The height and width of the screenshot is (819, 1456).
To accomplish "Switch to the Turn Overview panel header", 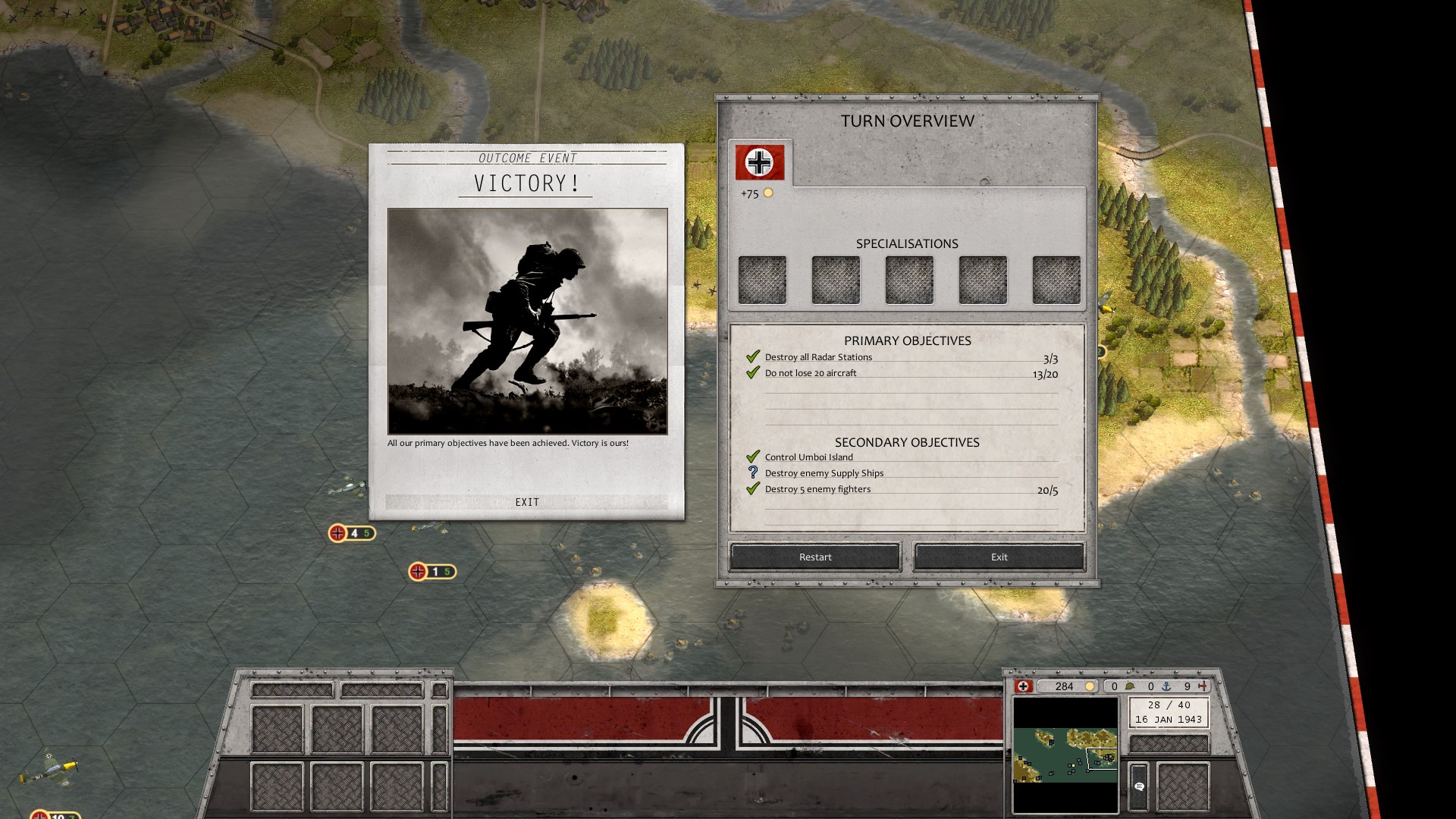I will tap(906, 121).
